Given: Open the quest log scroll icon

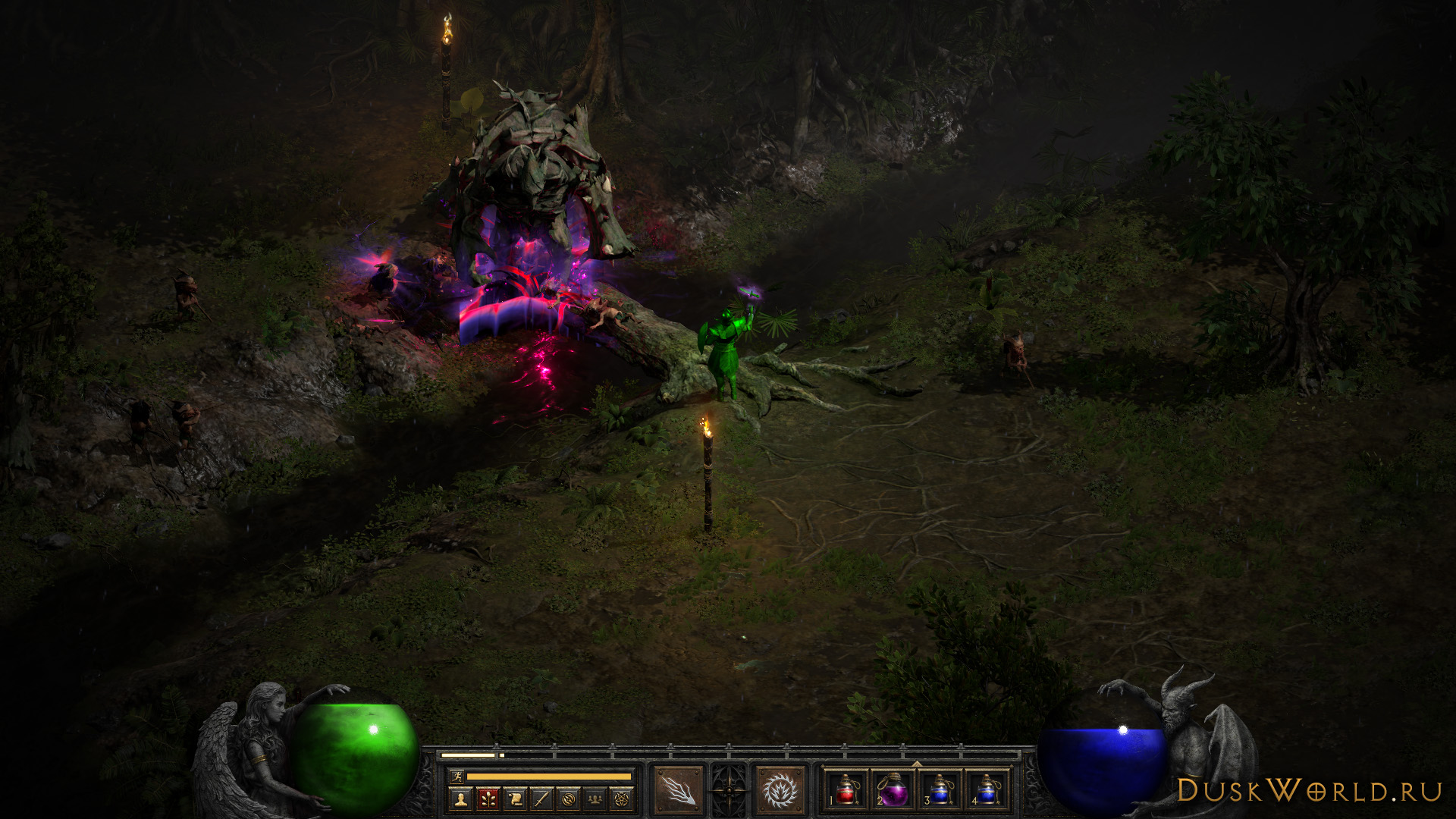Looking at the screenshot, I should tap(515, 799).
